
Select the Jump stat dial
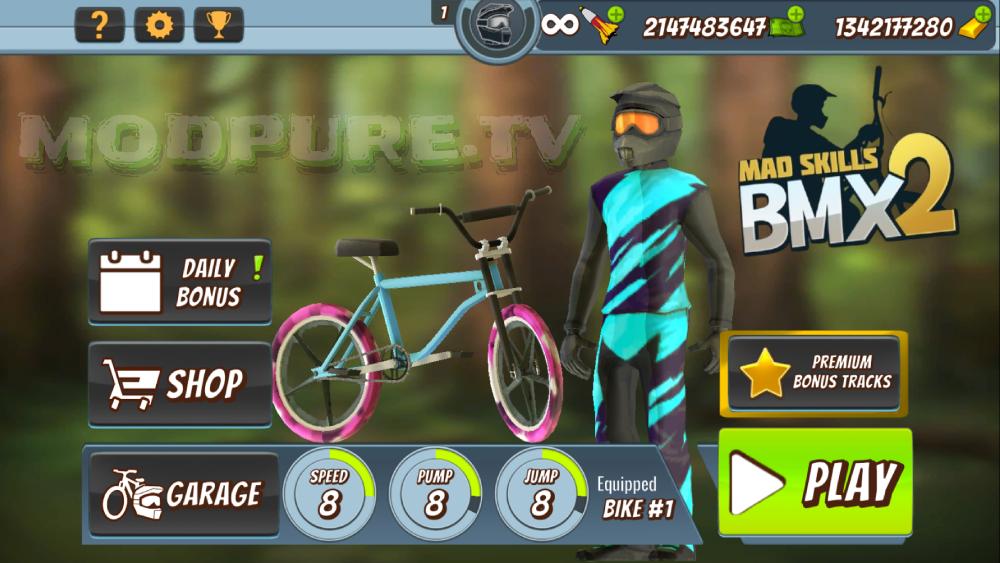click(541, 493)
